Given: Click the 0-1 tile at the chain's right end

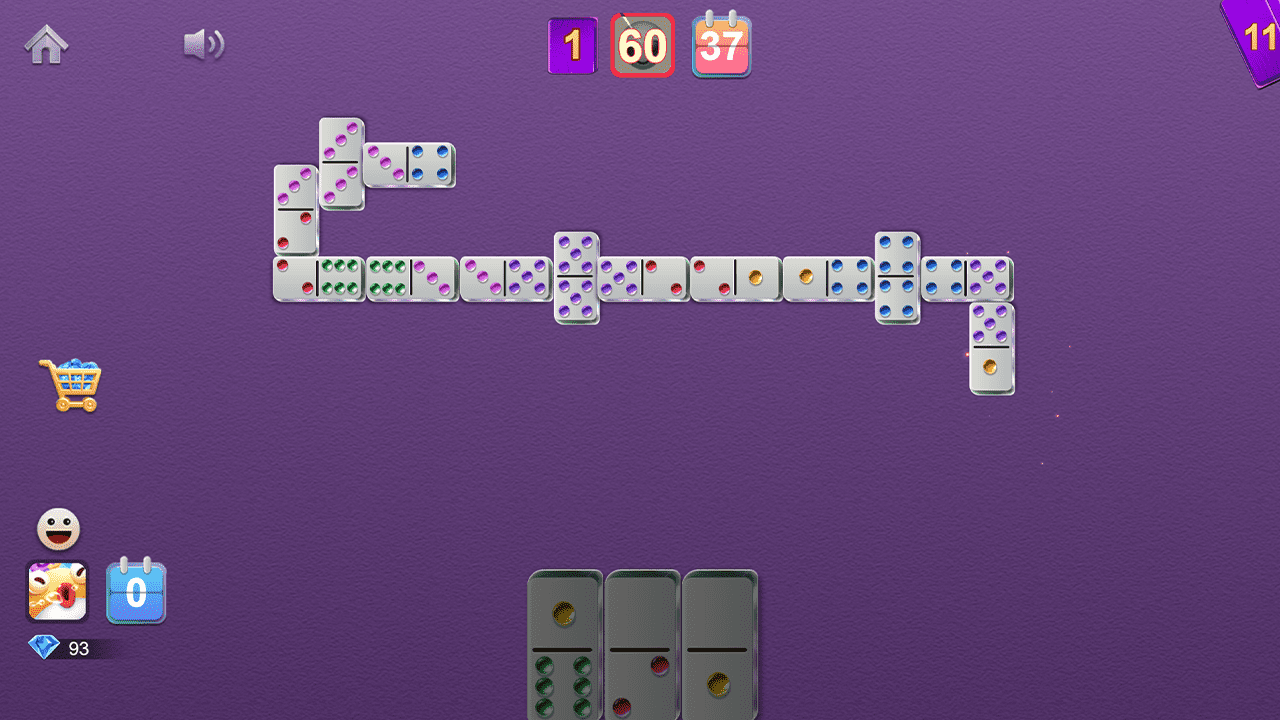Looking at the screenshot, I should click(x=990, y=355).
